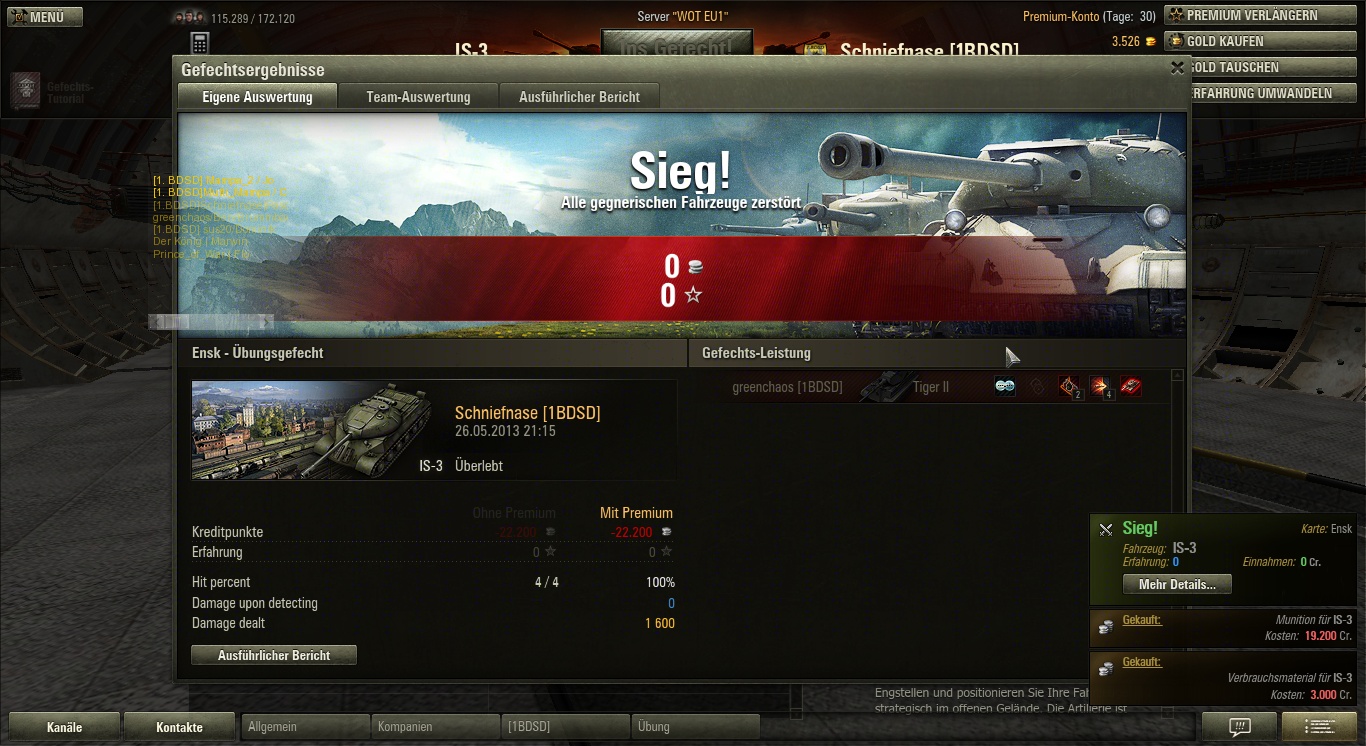Image resolution: width=1366 pixels, height=746 pixels.
Task: Close the Gefechtsergebnisse window
Action: click(x=1177, y=68)
